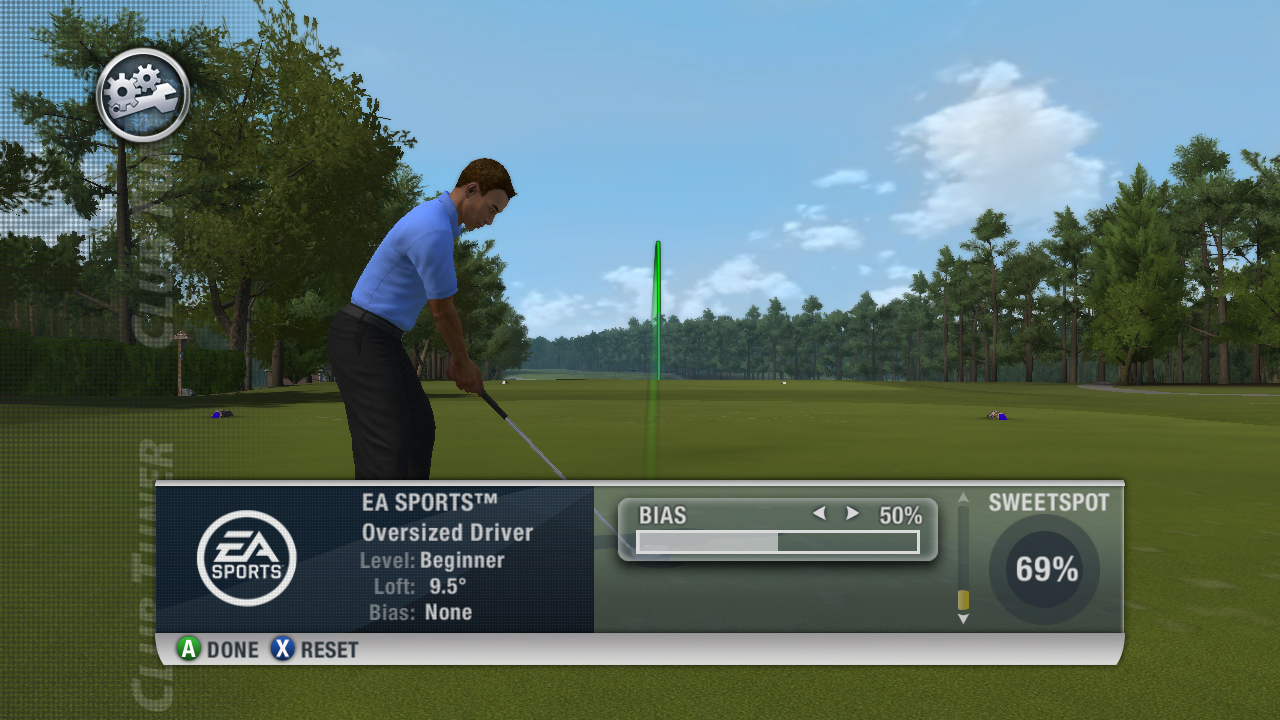Move down with the bottom list arrow
This screenshot has height=720, width=1280.
(x=963, y=619)
